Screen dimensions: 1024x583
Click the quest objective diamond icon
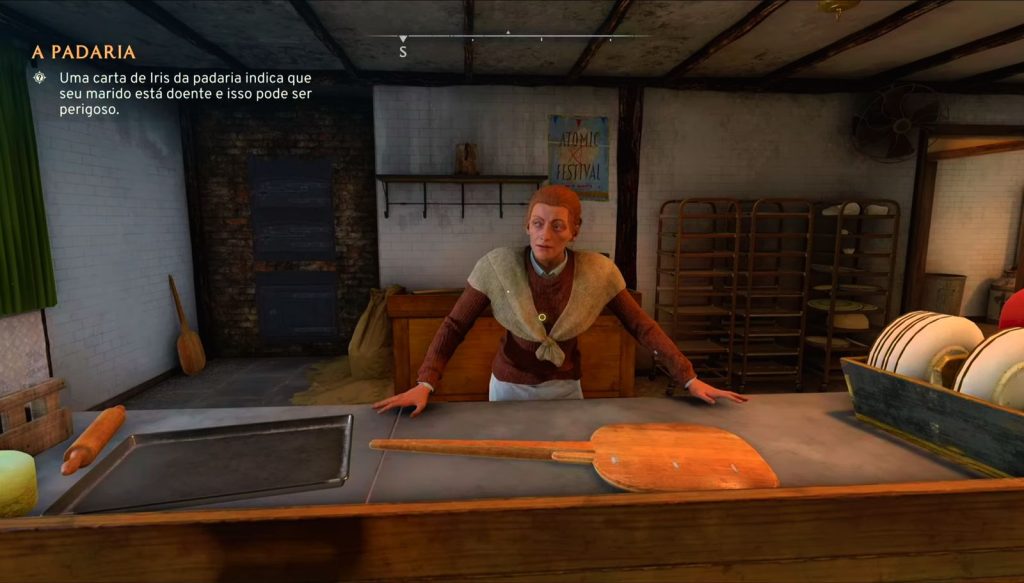(39, 78)
